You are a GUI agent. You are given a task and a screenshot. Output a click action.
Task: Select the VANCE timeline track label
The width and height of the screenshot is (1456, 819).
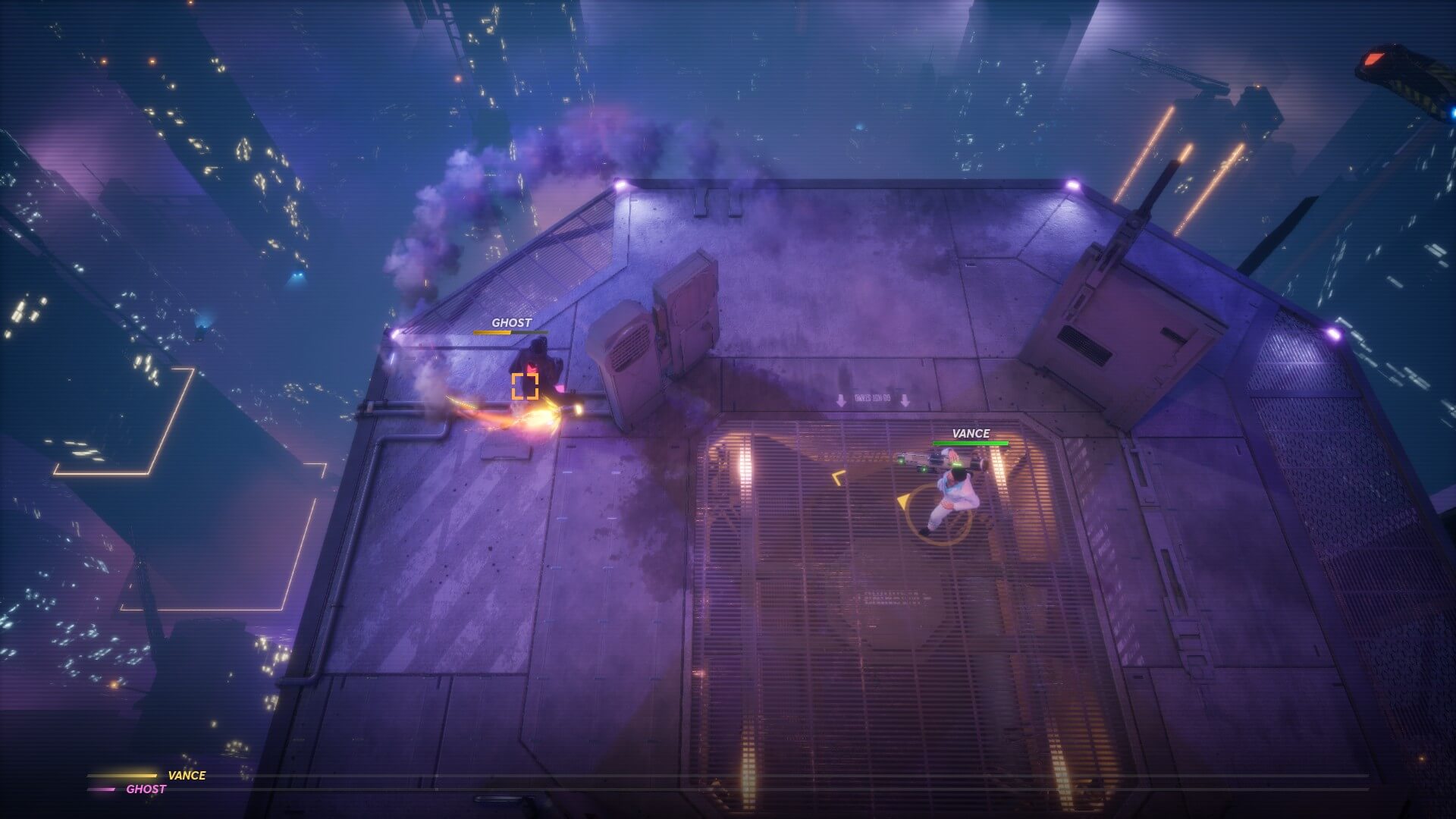click(187, 775)
